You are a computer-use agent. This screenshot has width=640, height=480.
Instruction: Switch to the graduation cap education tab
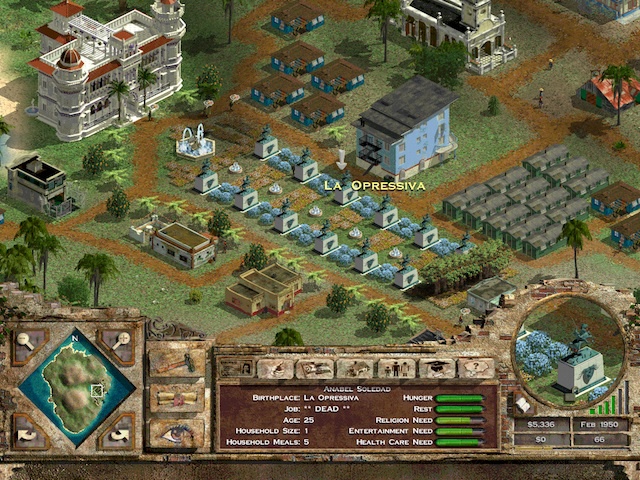coord(435,368)
